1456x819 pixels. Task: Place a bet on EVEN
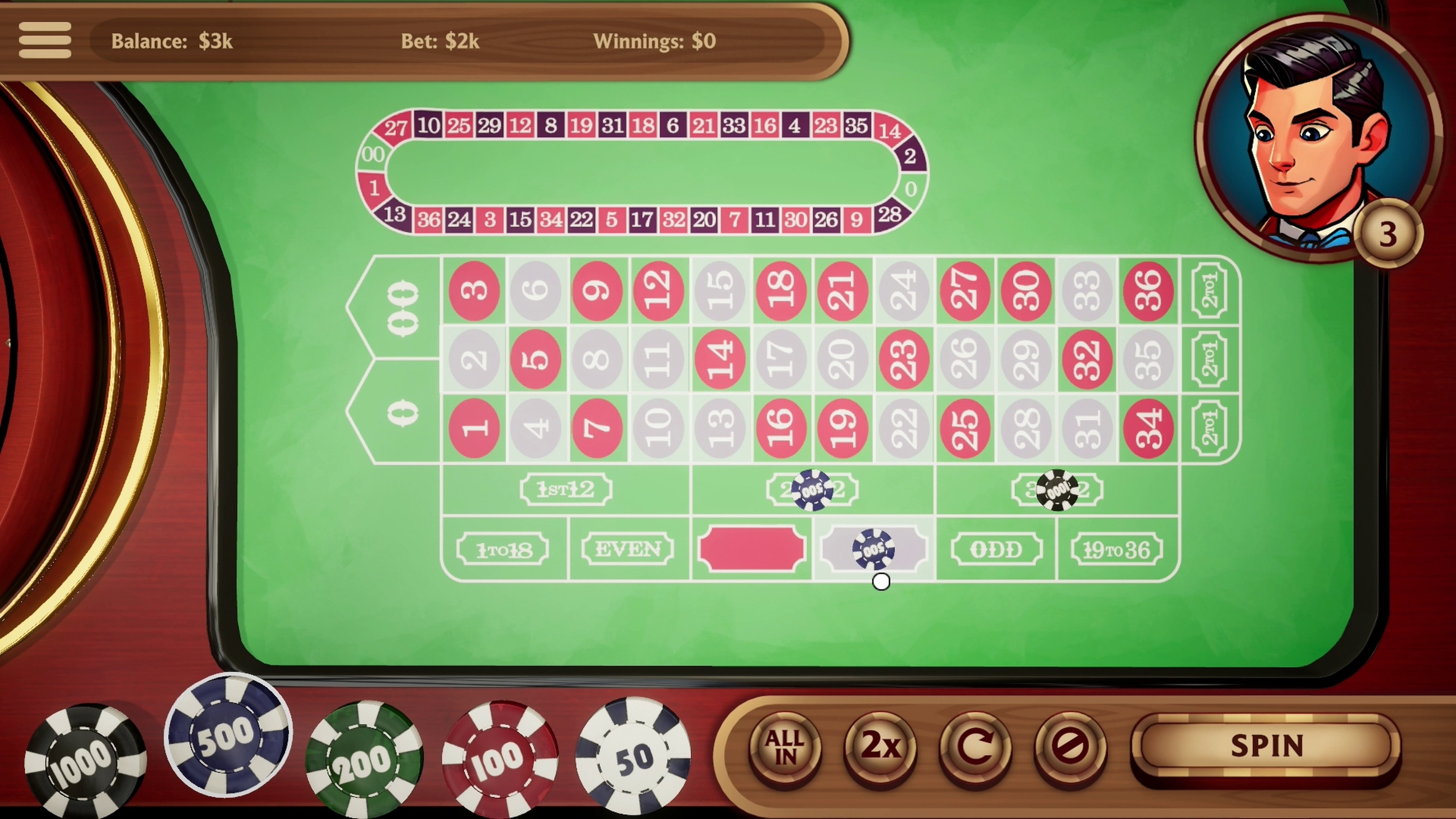tap(628, 549)
